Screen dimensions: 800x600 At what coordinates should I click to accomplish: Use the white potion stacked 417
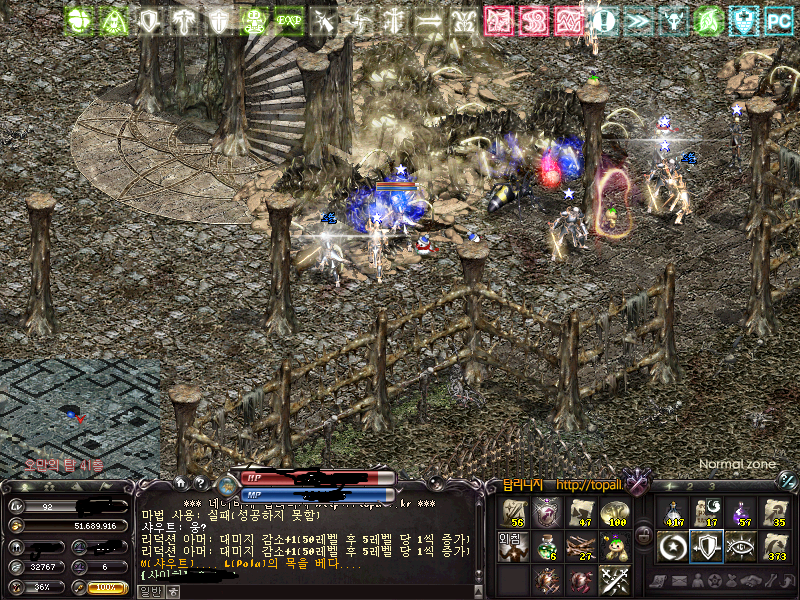(673, 513)
